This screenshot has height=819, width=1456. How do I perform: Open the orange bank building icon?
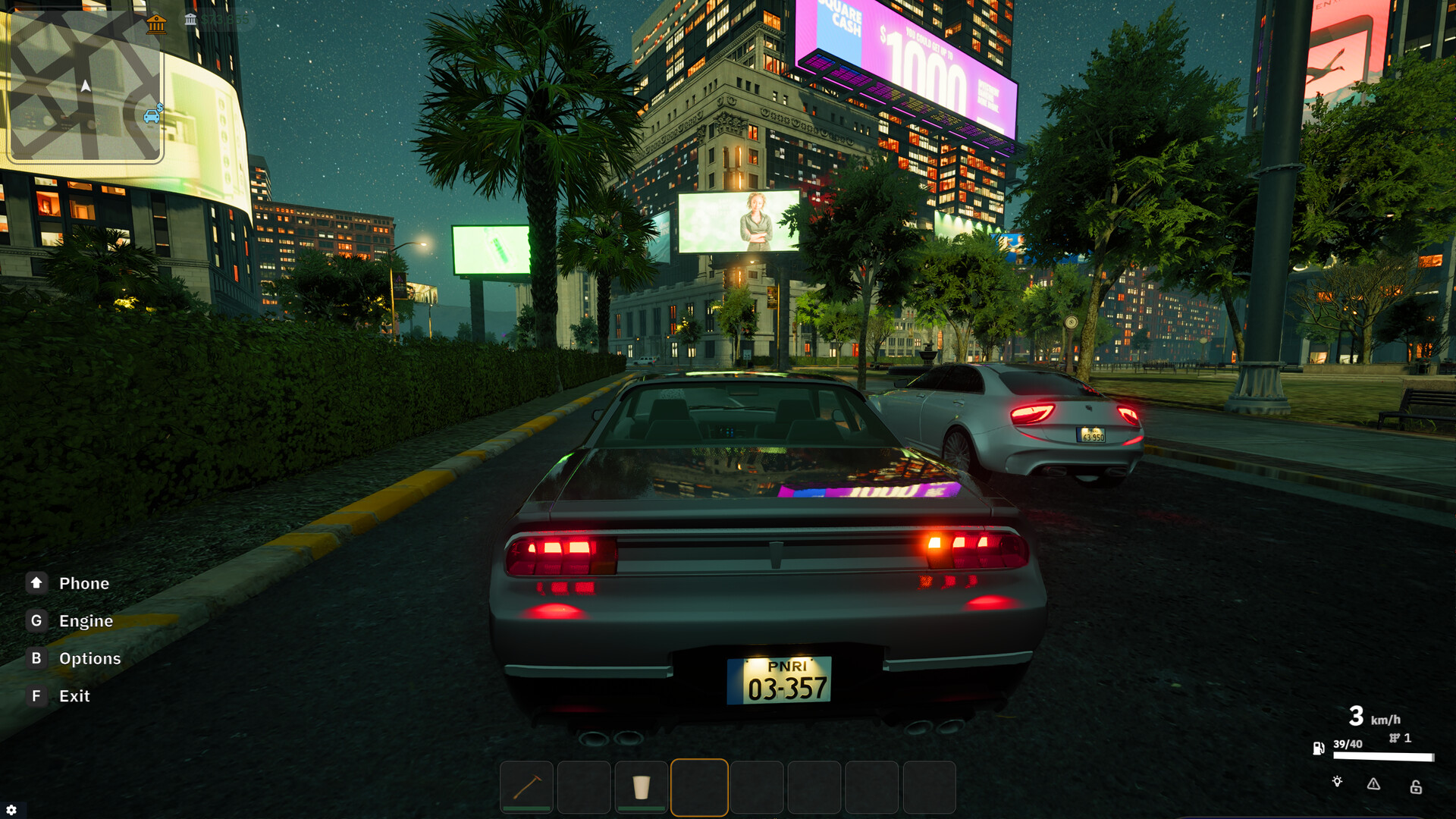[157, 25]
